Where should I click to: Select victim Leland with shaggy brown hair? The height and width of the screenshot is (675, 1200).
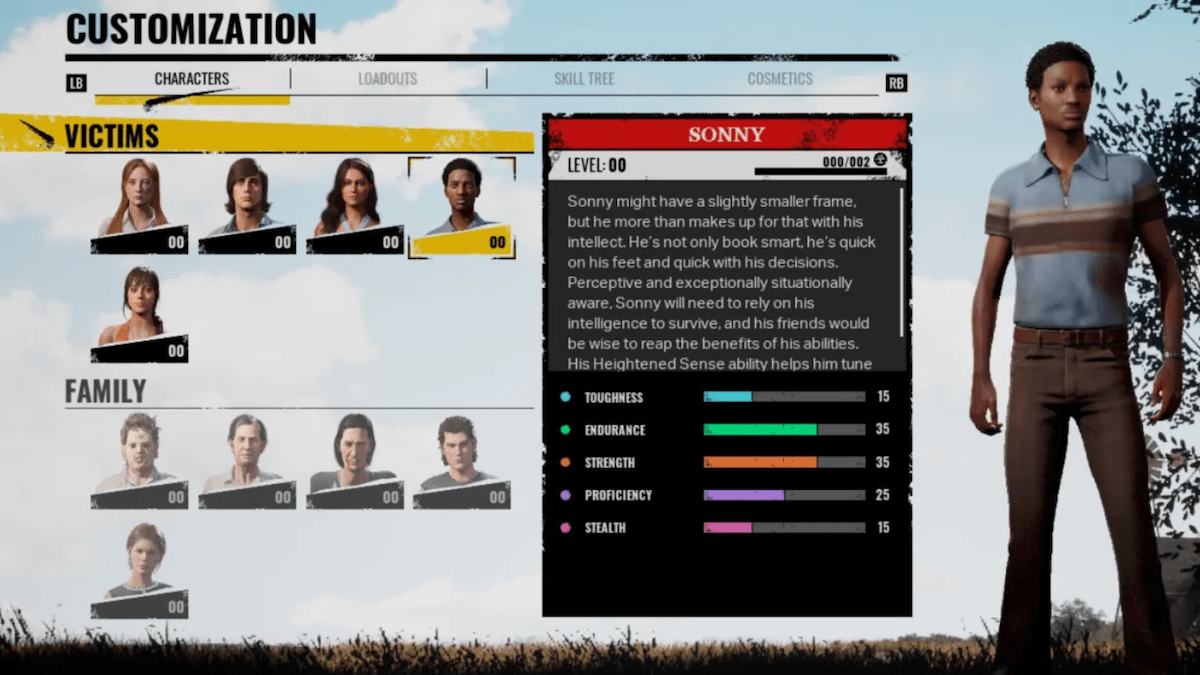tap(247, 206)
